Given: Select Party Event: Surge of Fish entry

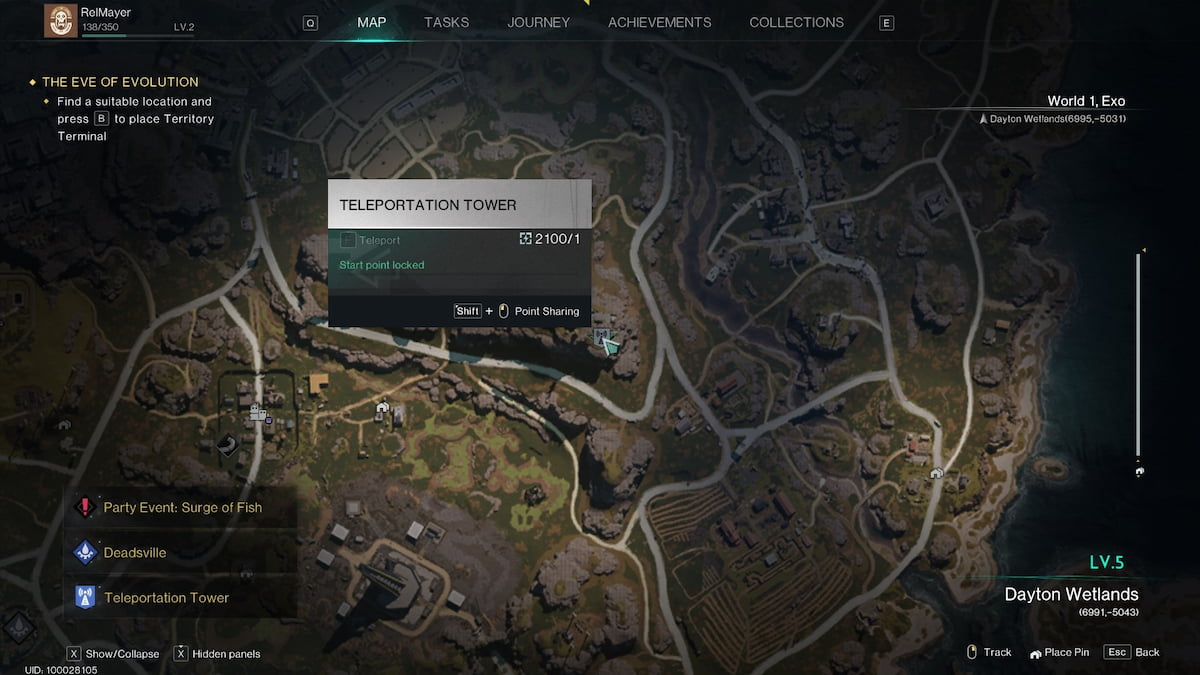Looking at the screenshot, I should (x=182, y=507).
